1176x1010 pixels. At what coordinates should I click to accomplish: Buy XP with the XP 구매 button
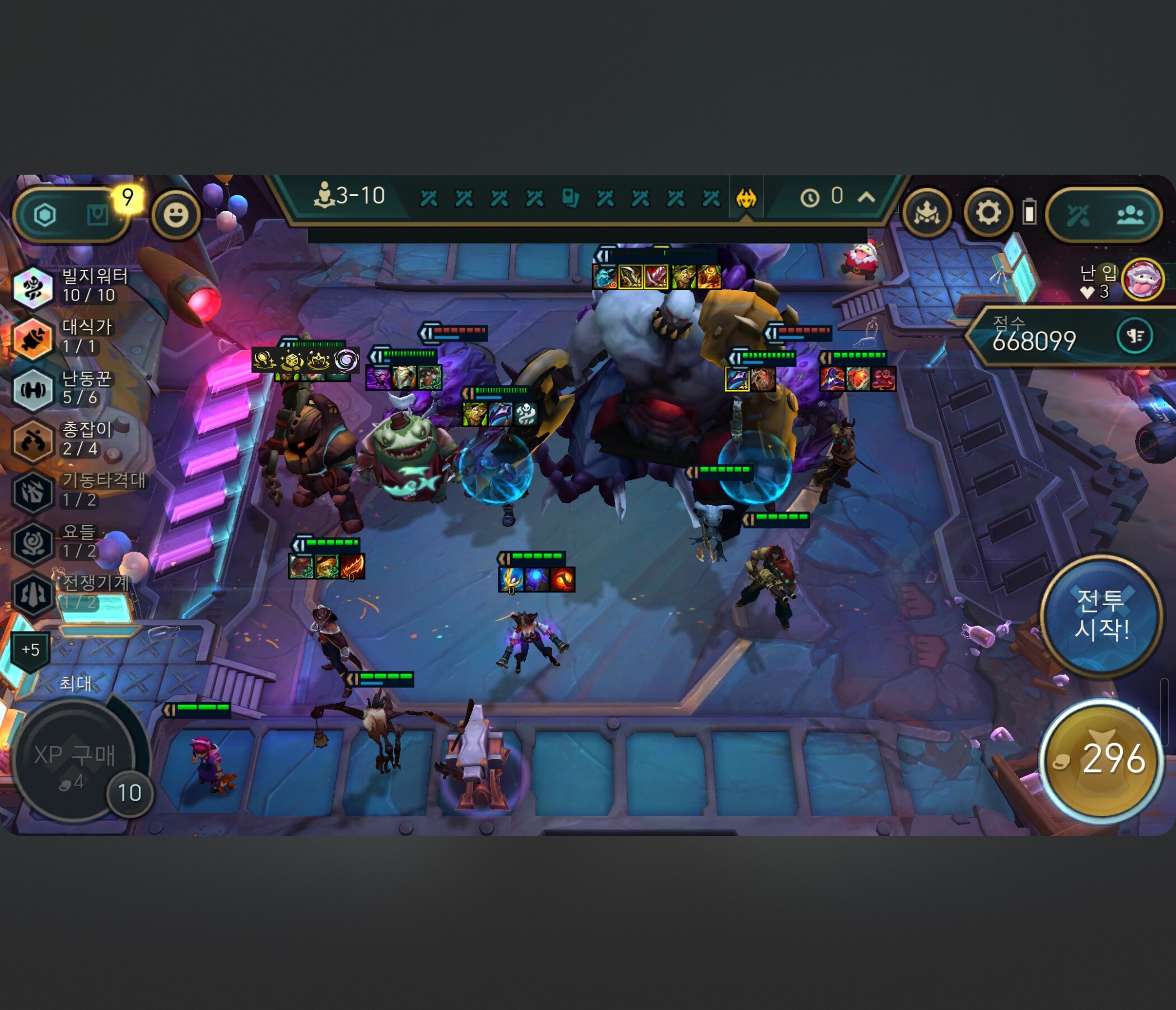[74, 761]
